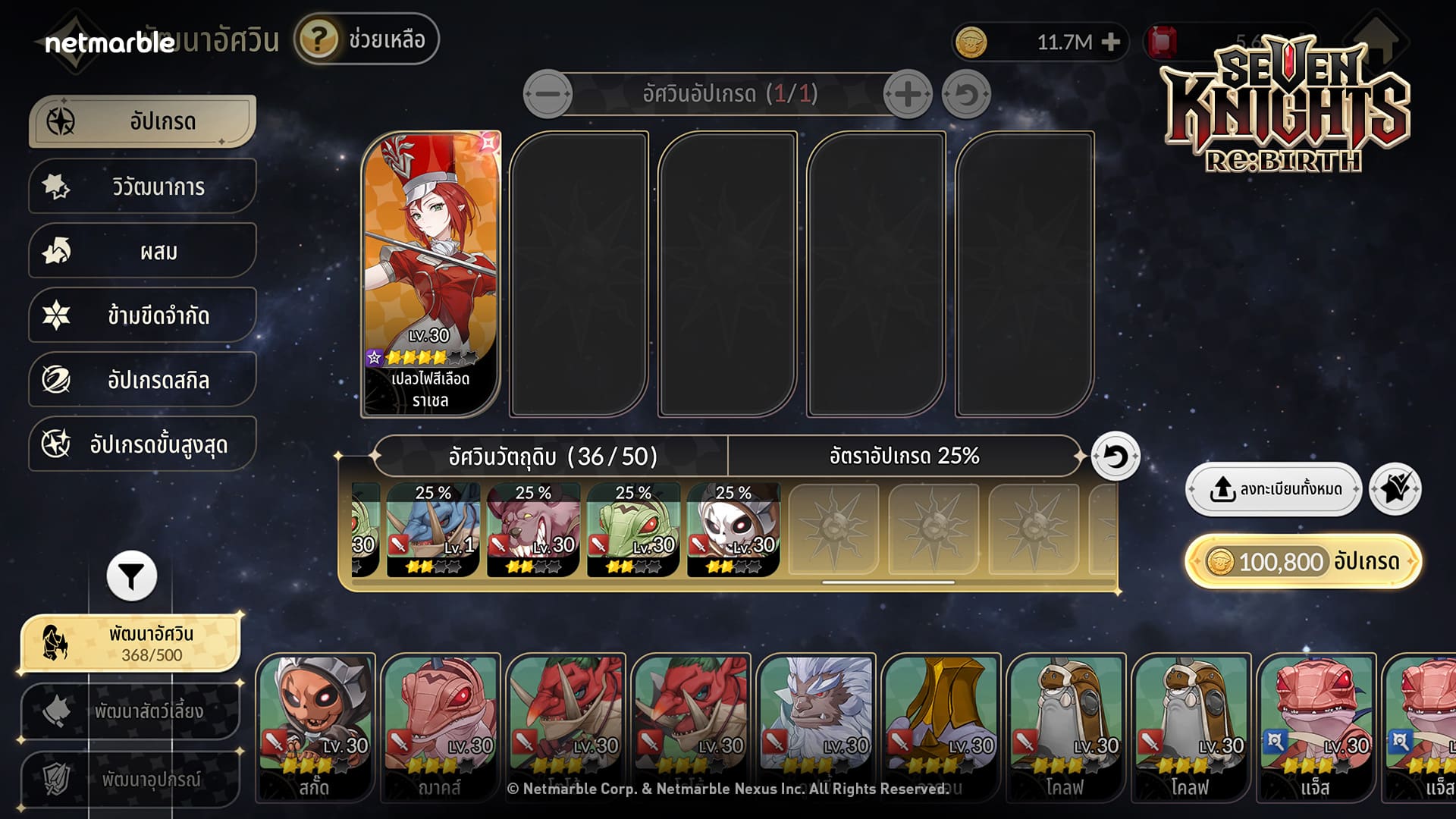
Task: Clear material heroes with the reset arrow
Action: pyautogui.click(x=1115, y=457)
